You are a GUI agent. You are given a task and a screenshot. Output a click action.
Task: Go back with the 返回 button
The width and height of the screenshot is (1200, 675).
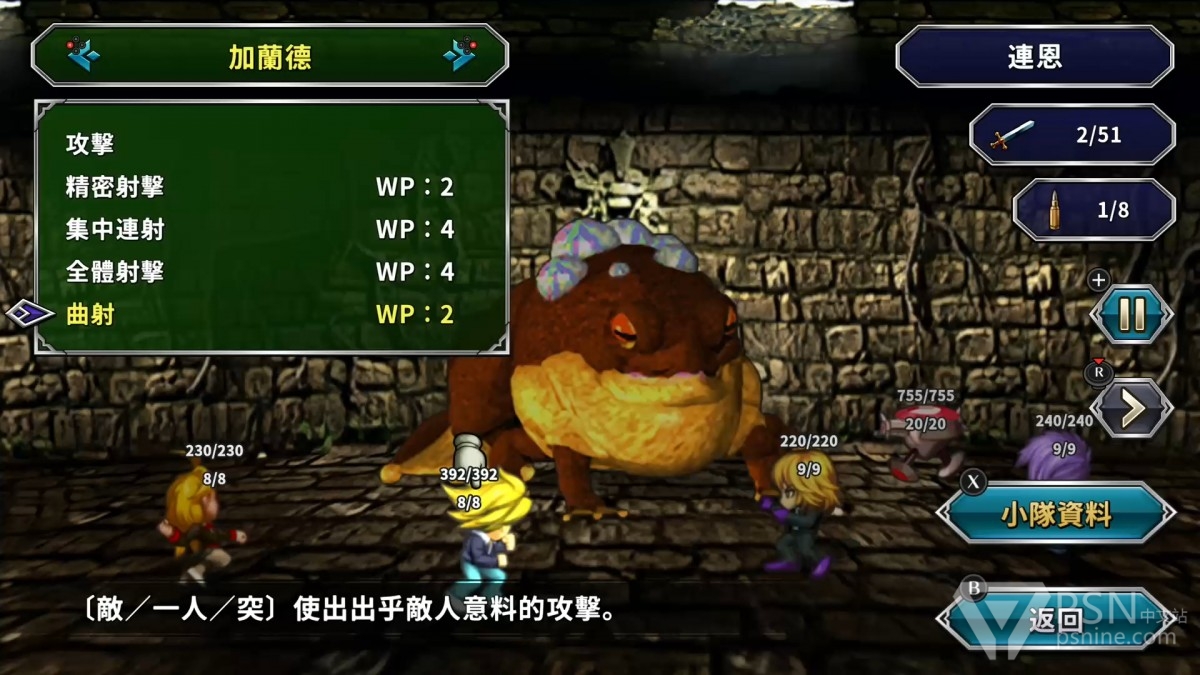[1056, 620]
